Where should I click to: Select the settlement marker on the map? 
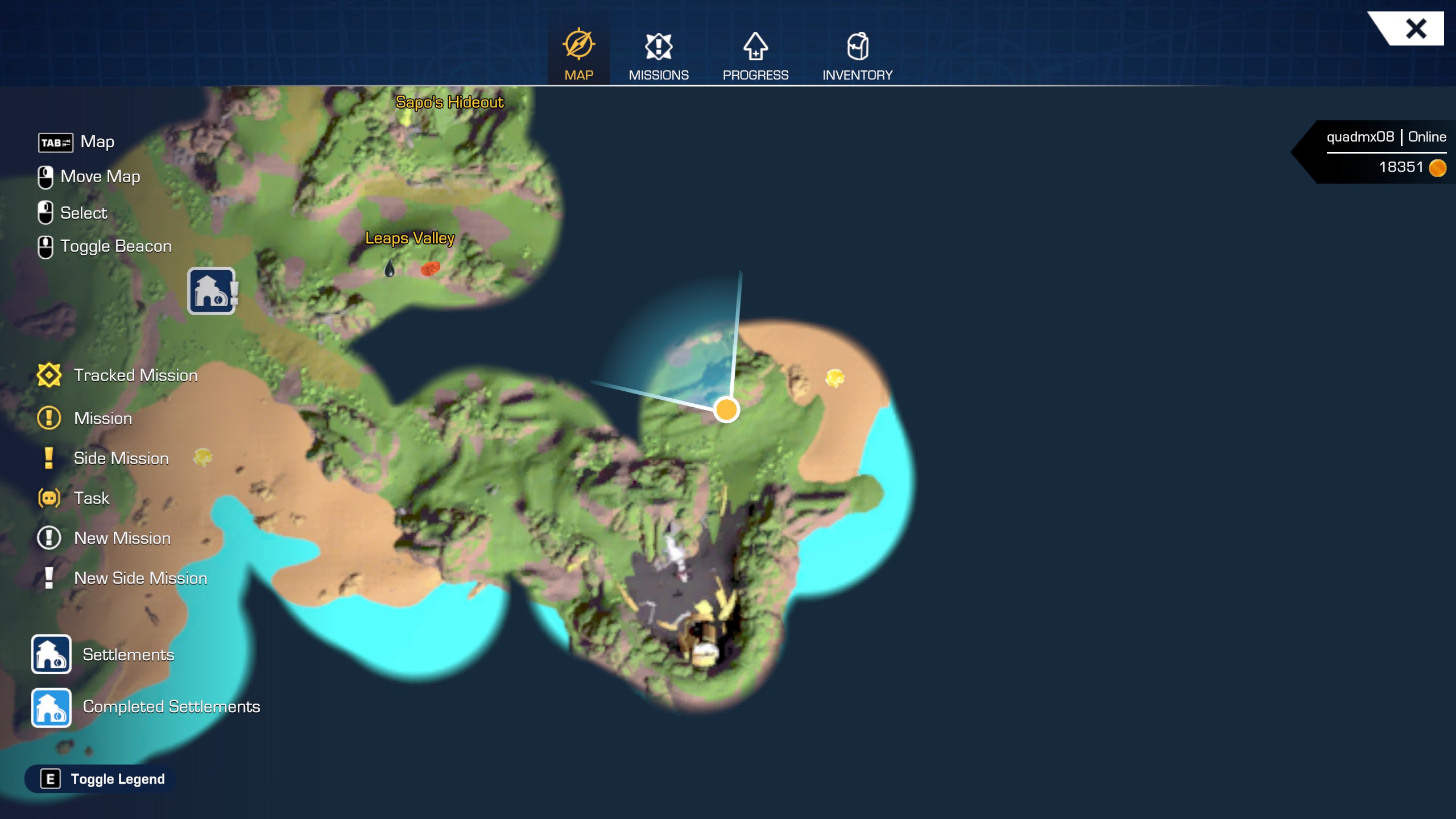[212, 291]
